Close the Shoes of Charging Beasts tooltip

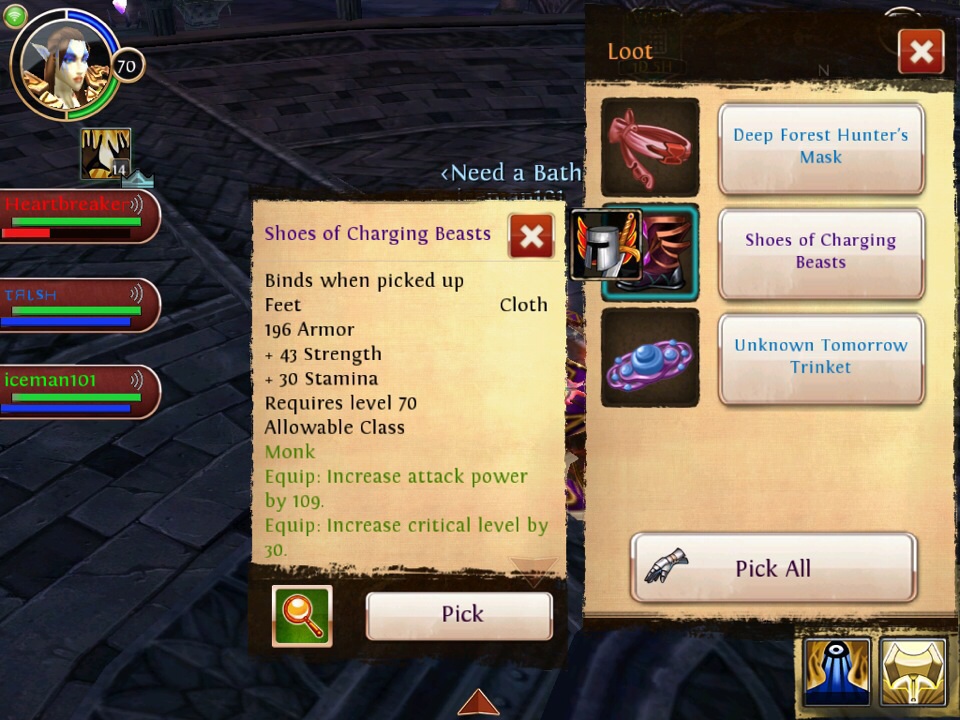532,236
